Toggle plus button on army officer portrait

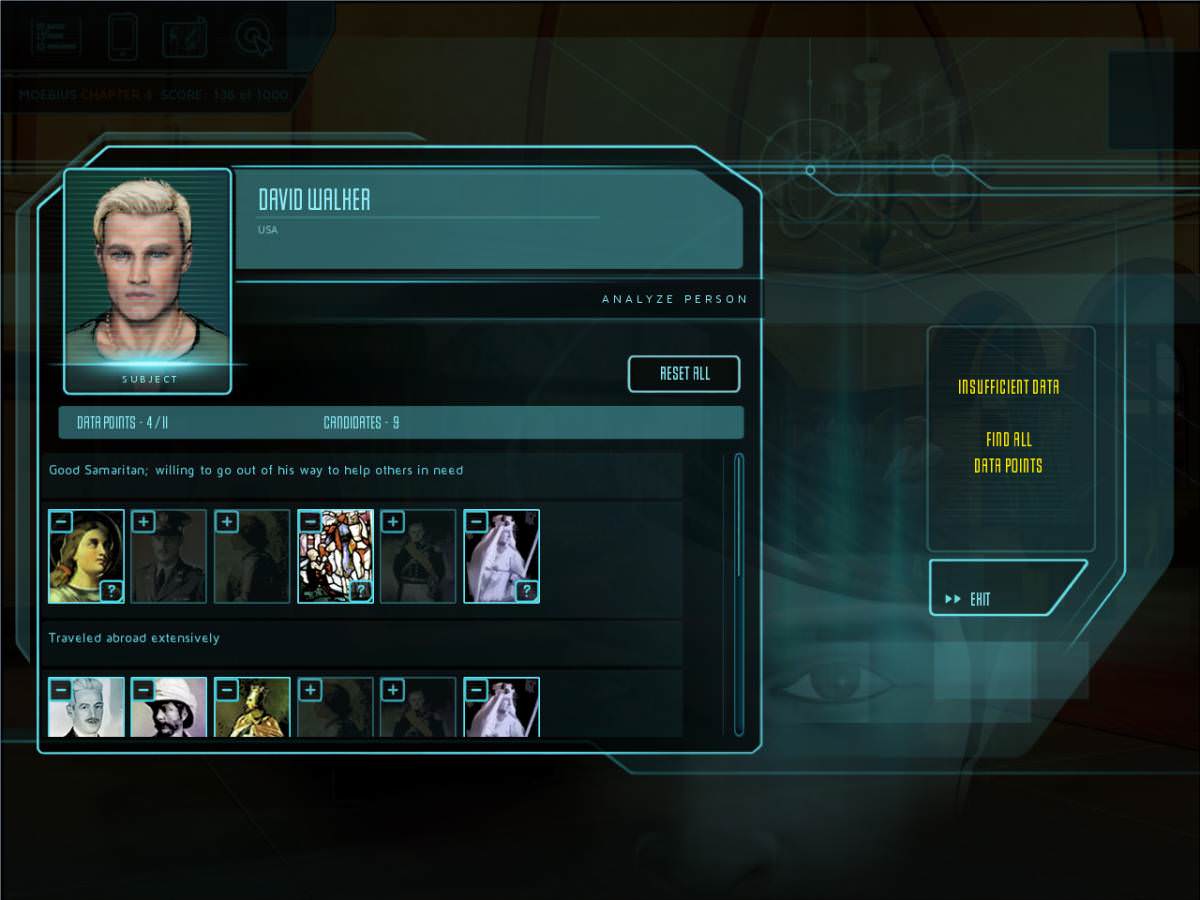[x=143, y=522]
